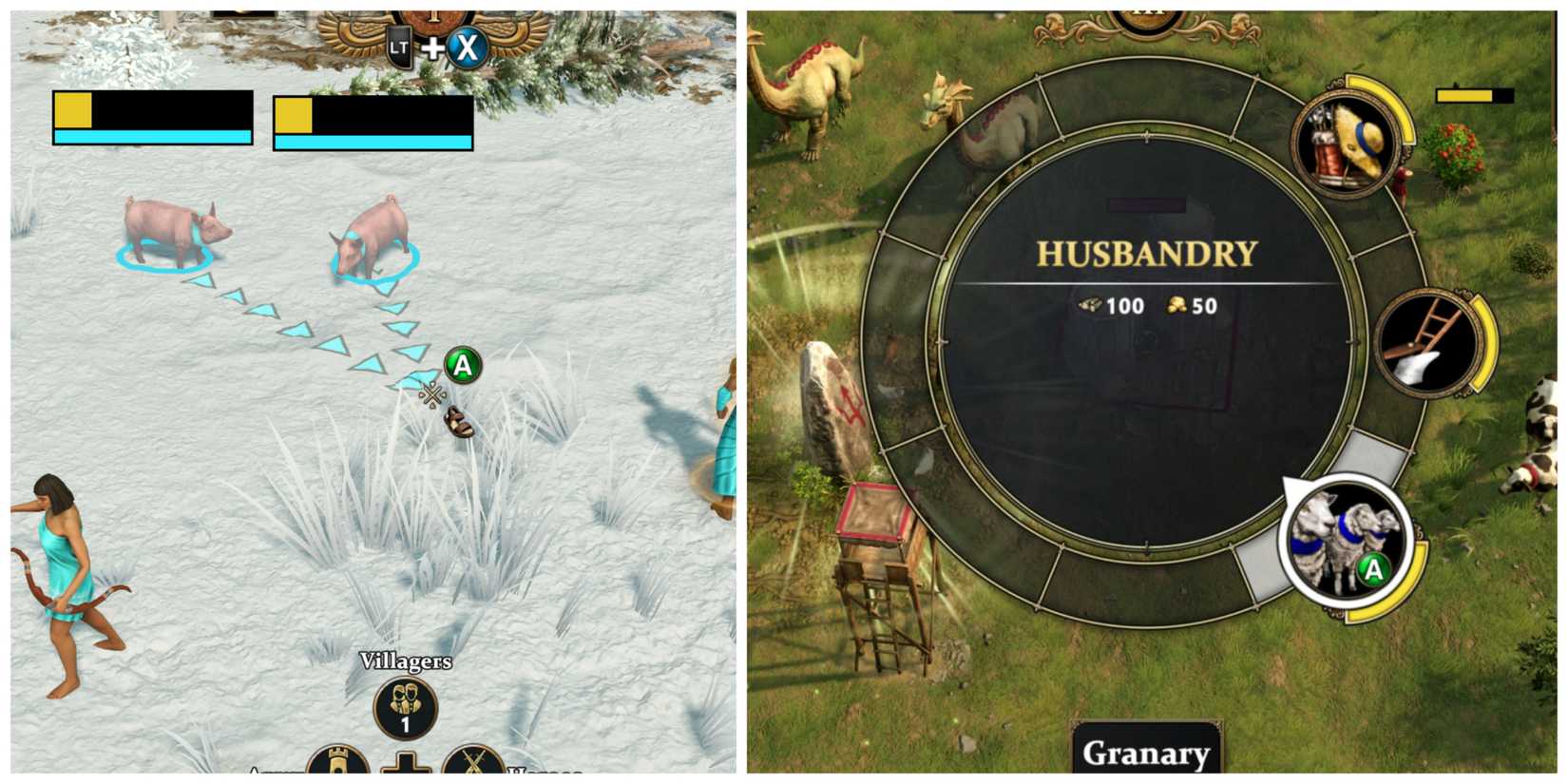This screenshot has height=784, width=1568.
Task: Select the leftmost highlighted pig
Action: pos(174,227)
